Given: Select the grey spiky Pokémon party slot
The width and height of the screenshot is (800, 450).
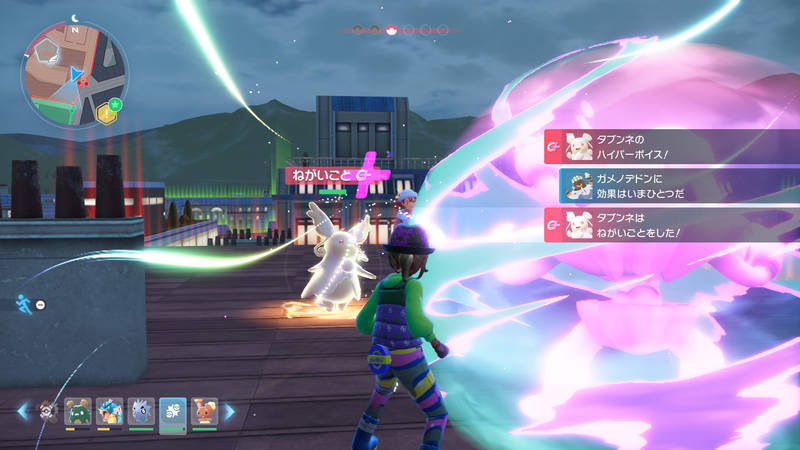Looking at the screenshot, I should [141, 411].
